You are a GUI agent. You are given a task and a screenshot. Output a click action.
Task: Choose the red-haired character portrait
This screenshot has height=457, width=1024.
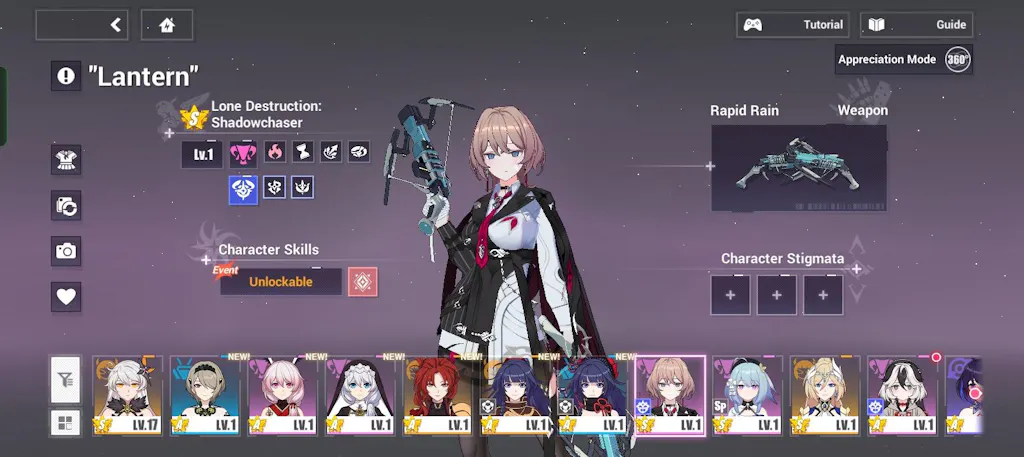437,395
